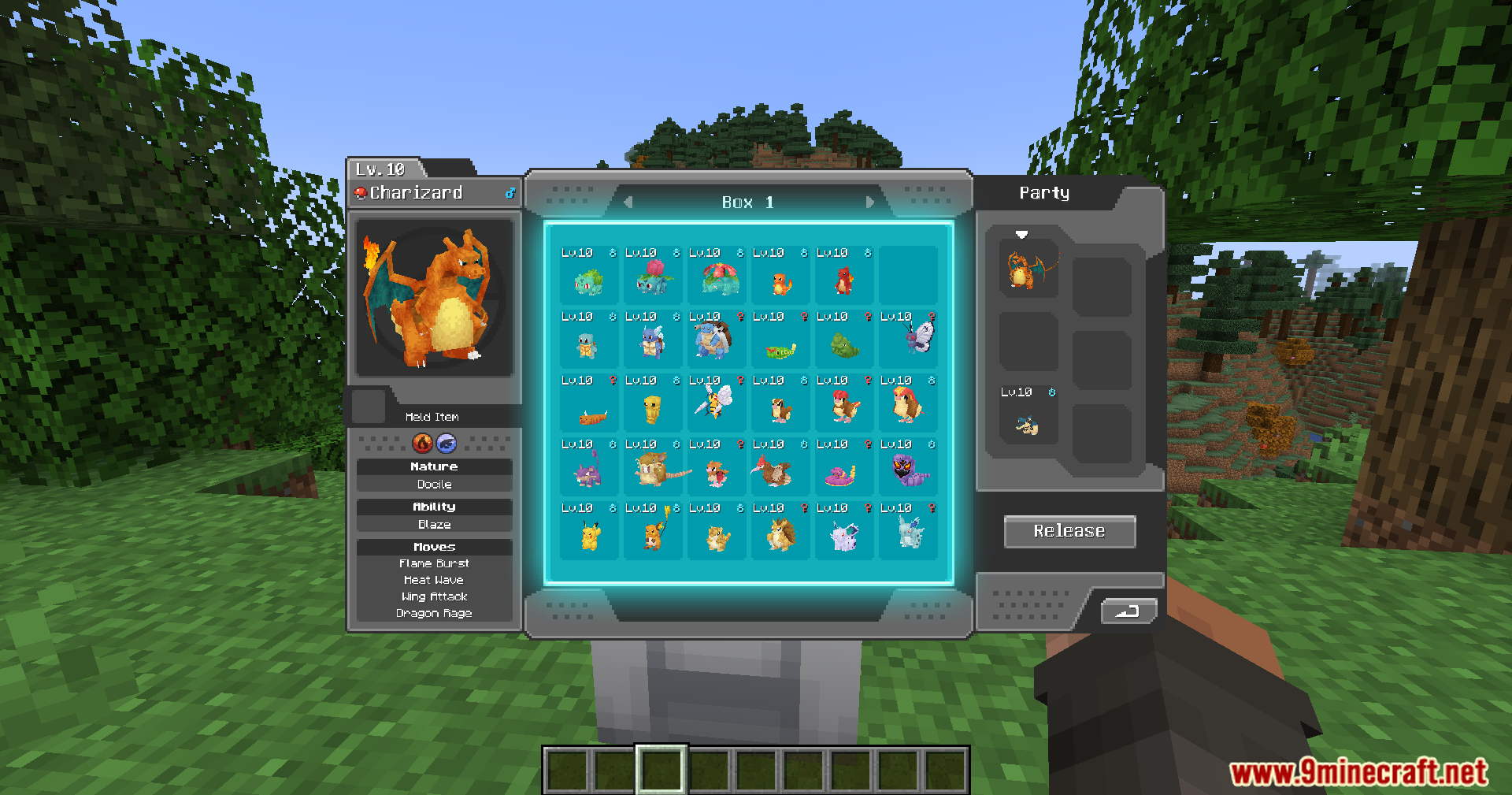
Task: Close the PC with the back arrow button
Action: pyautogui.click(x=1128, y=611)
